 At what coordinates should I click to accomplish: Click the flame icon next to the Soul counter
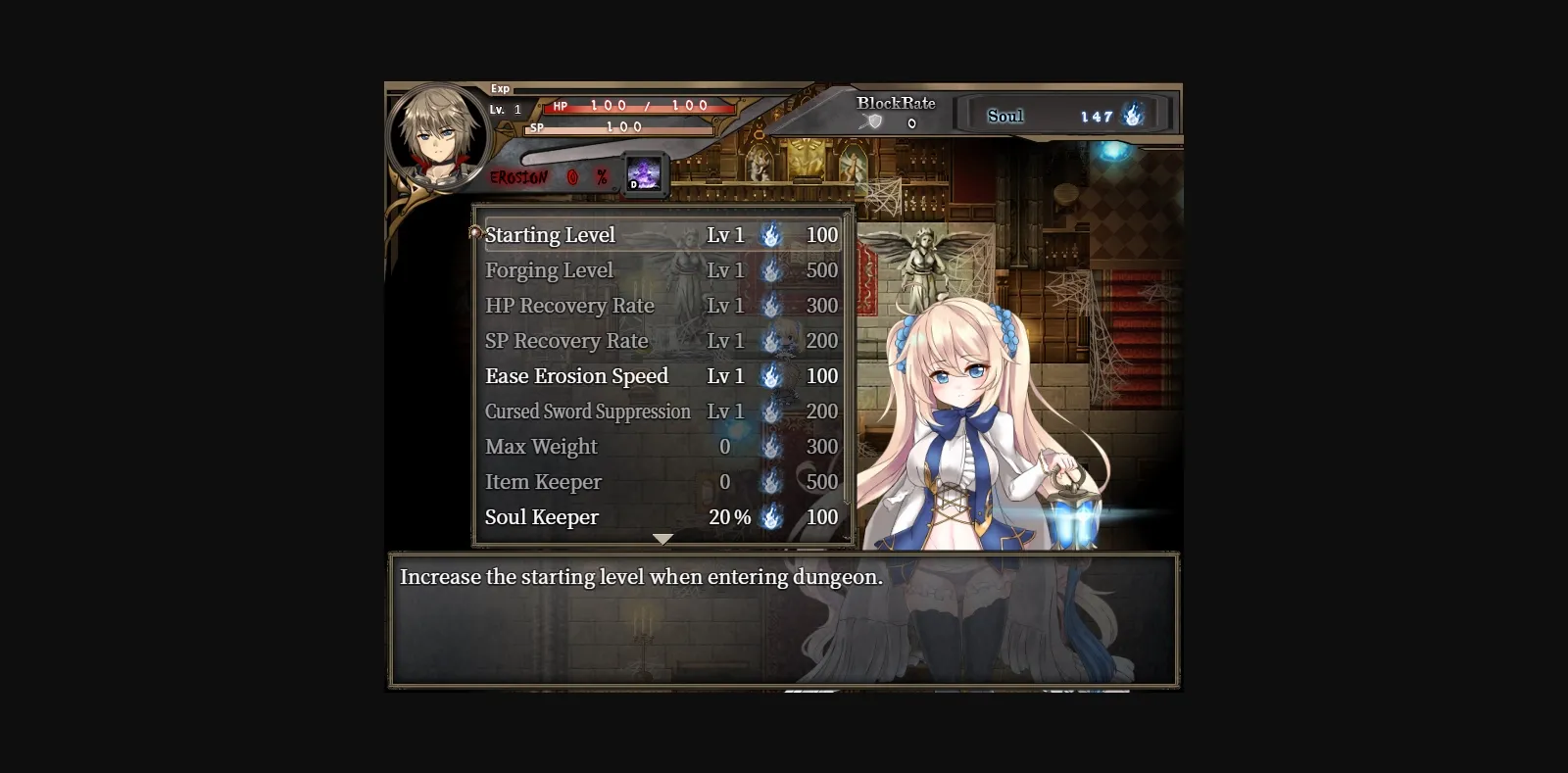click(x=1134, y=115)
